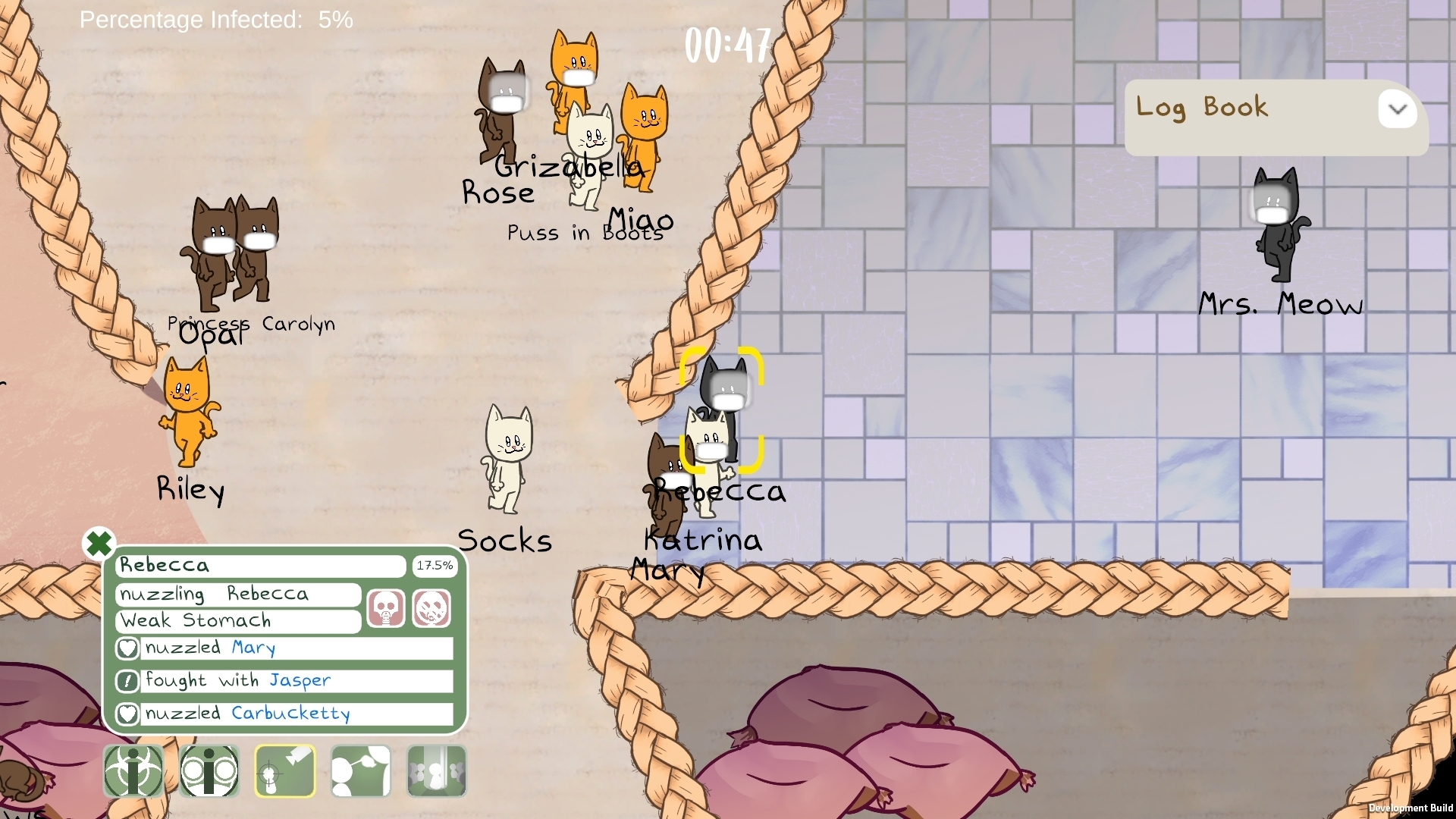Select the biohazard info tool
The height and width of the screenshot is (819, 1456).
pos(134,770)
